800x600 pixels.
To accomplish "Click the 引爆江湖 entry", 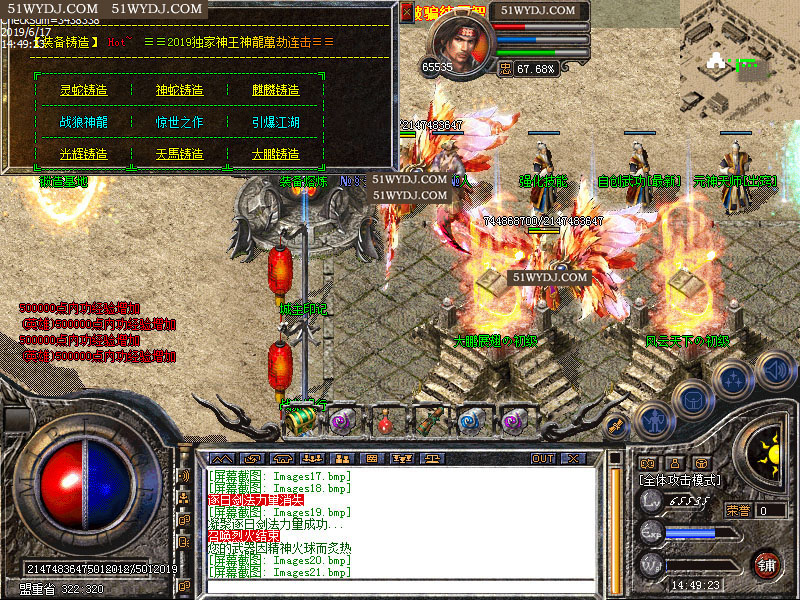I will [x=275, y=122].
